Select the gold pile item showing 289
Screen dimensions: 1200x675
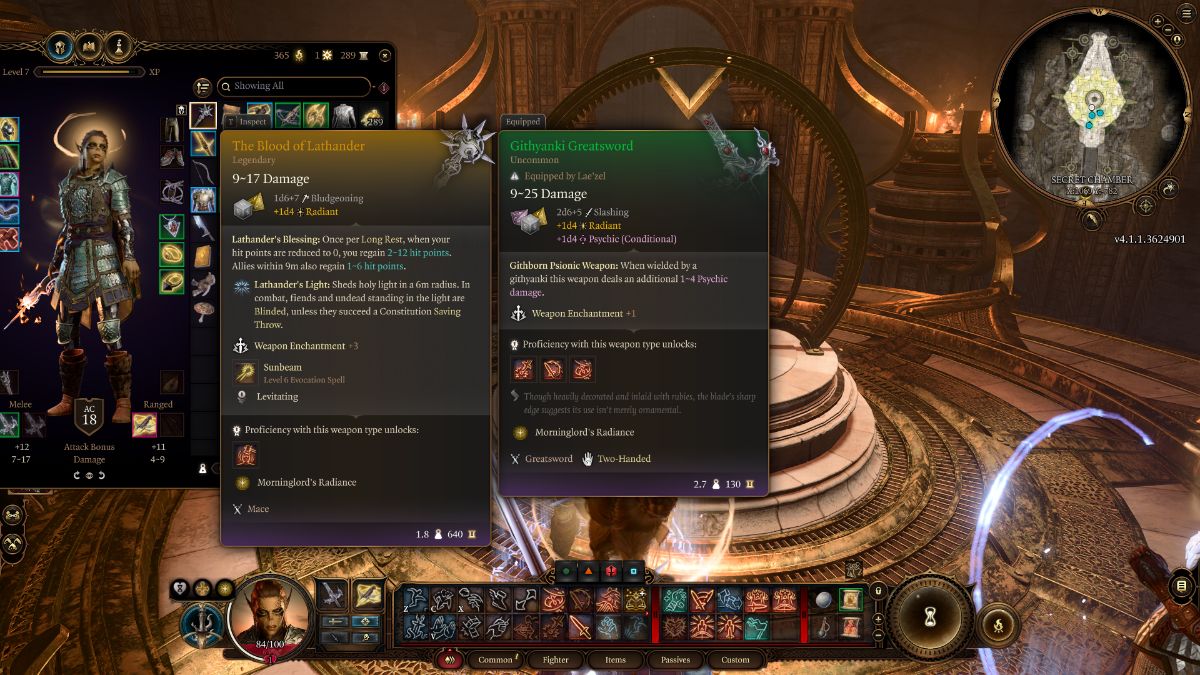[372, 116]
